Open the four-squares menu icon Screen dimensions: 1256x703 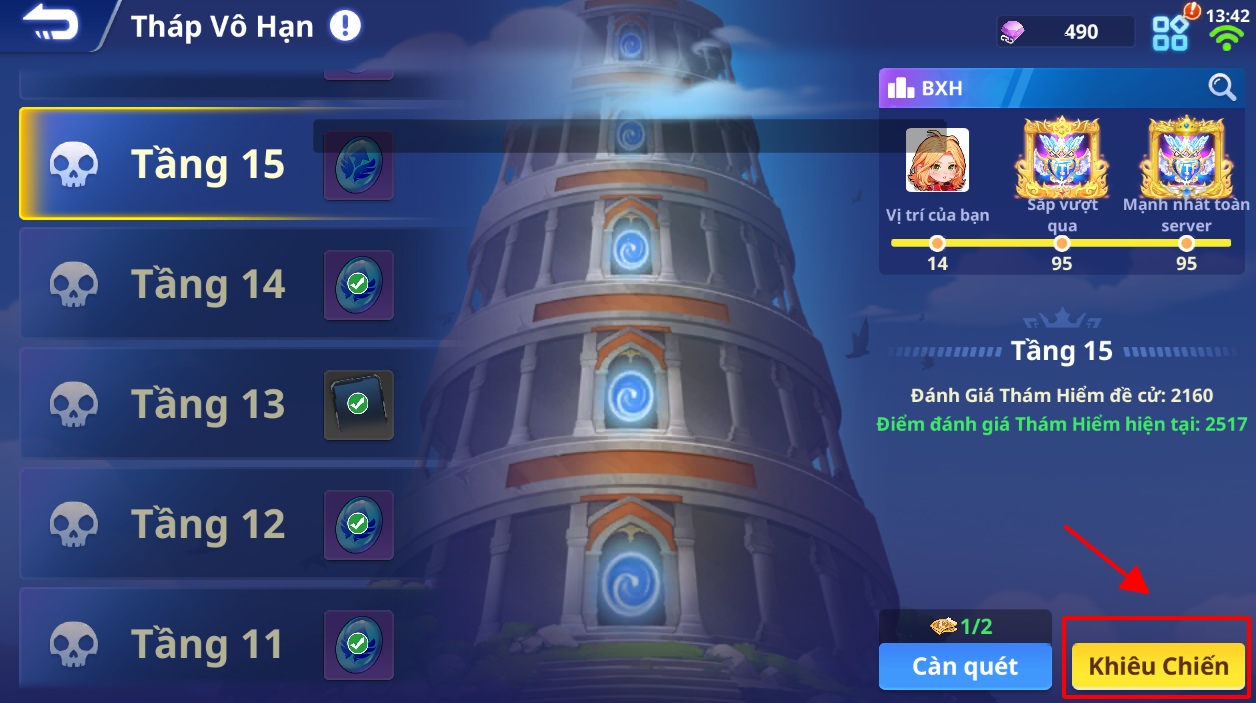click(x=1170, y=33)
